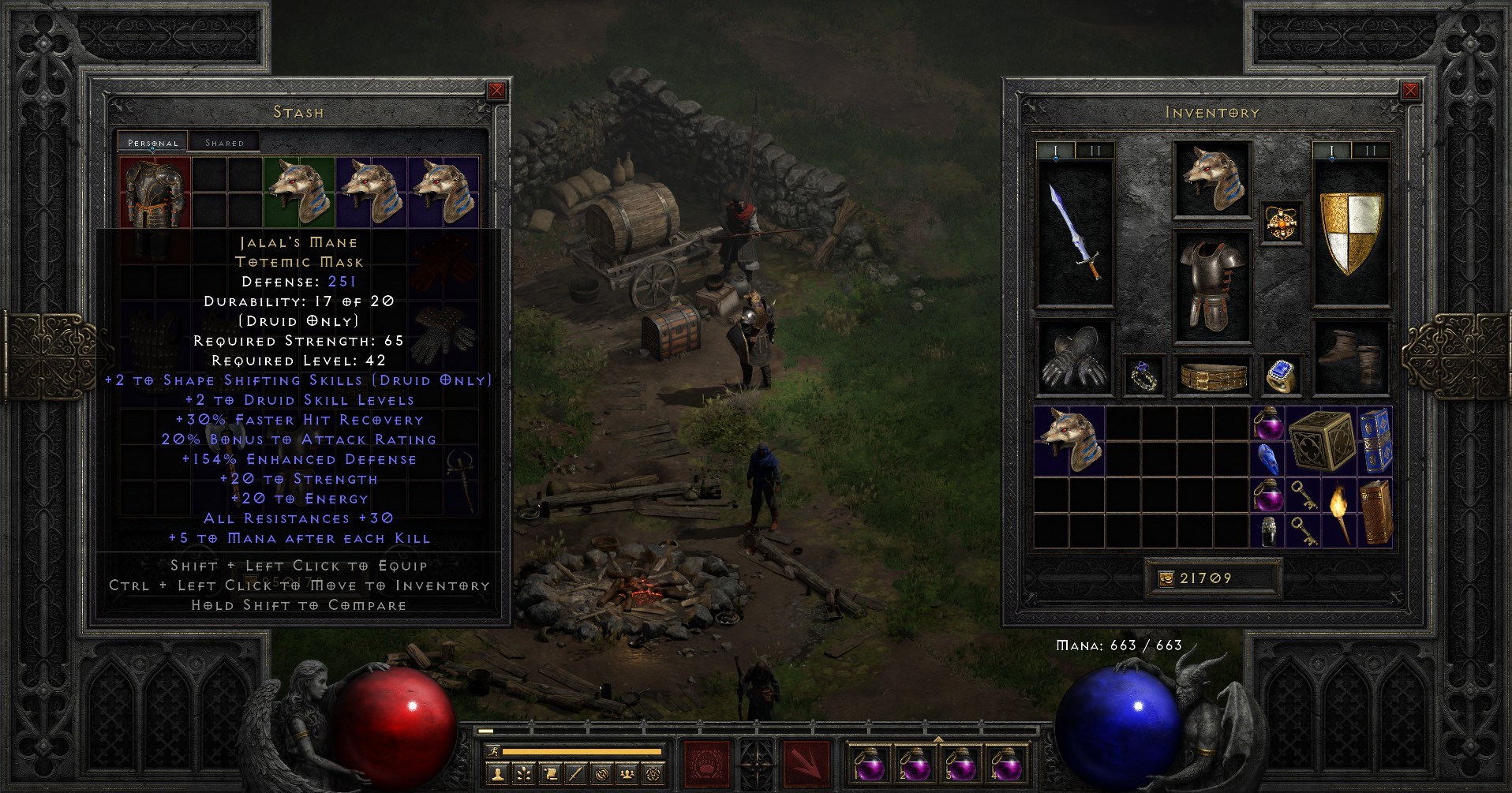Switch to the Shared stash tab
This screenshot has height=793, width=1512.
point(224,141)
